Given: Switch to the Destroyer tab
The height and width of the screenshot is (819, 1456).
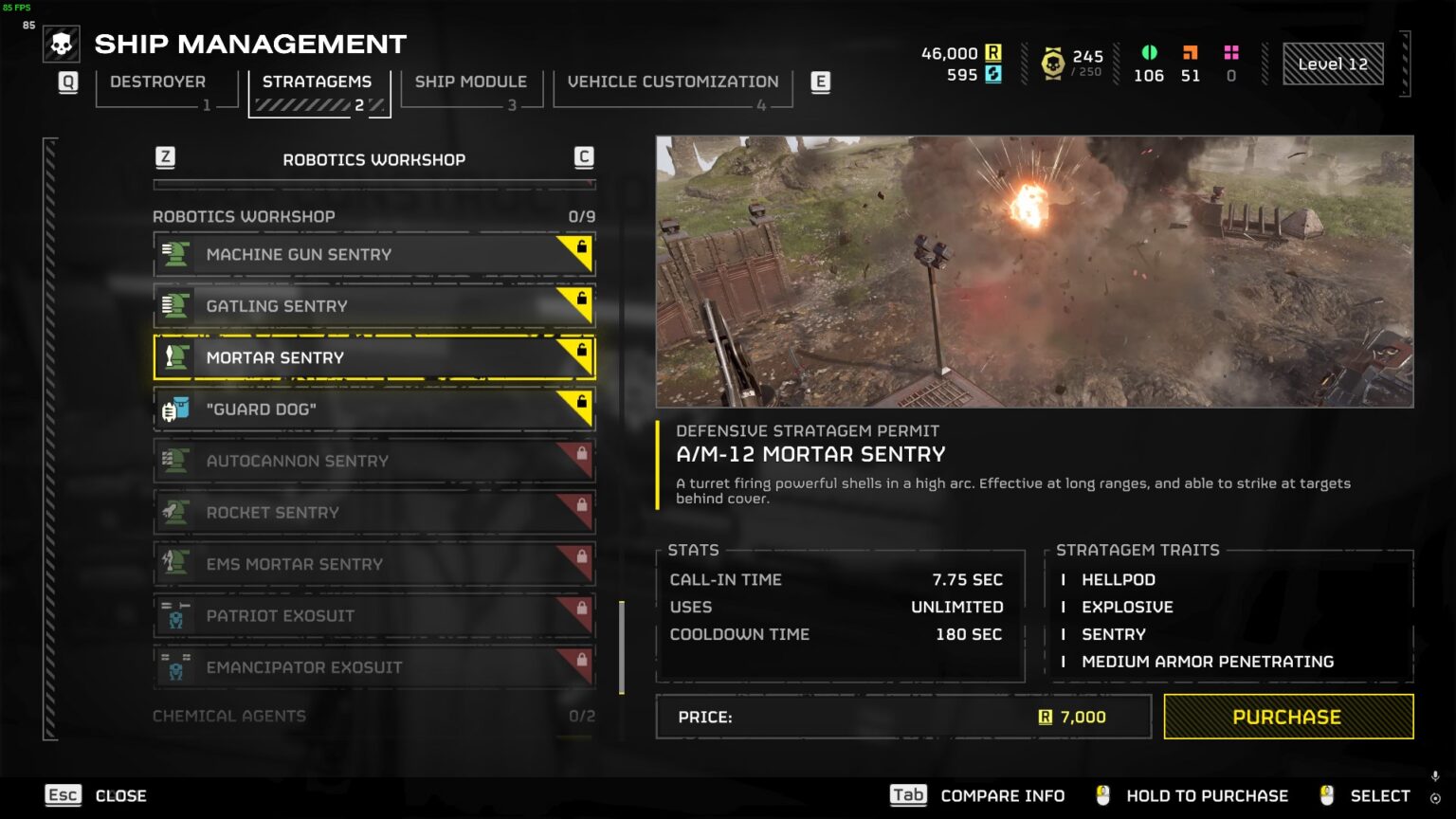Looking at the screenshot, I should point(158,82).
